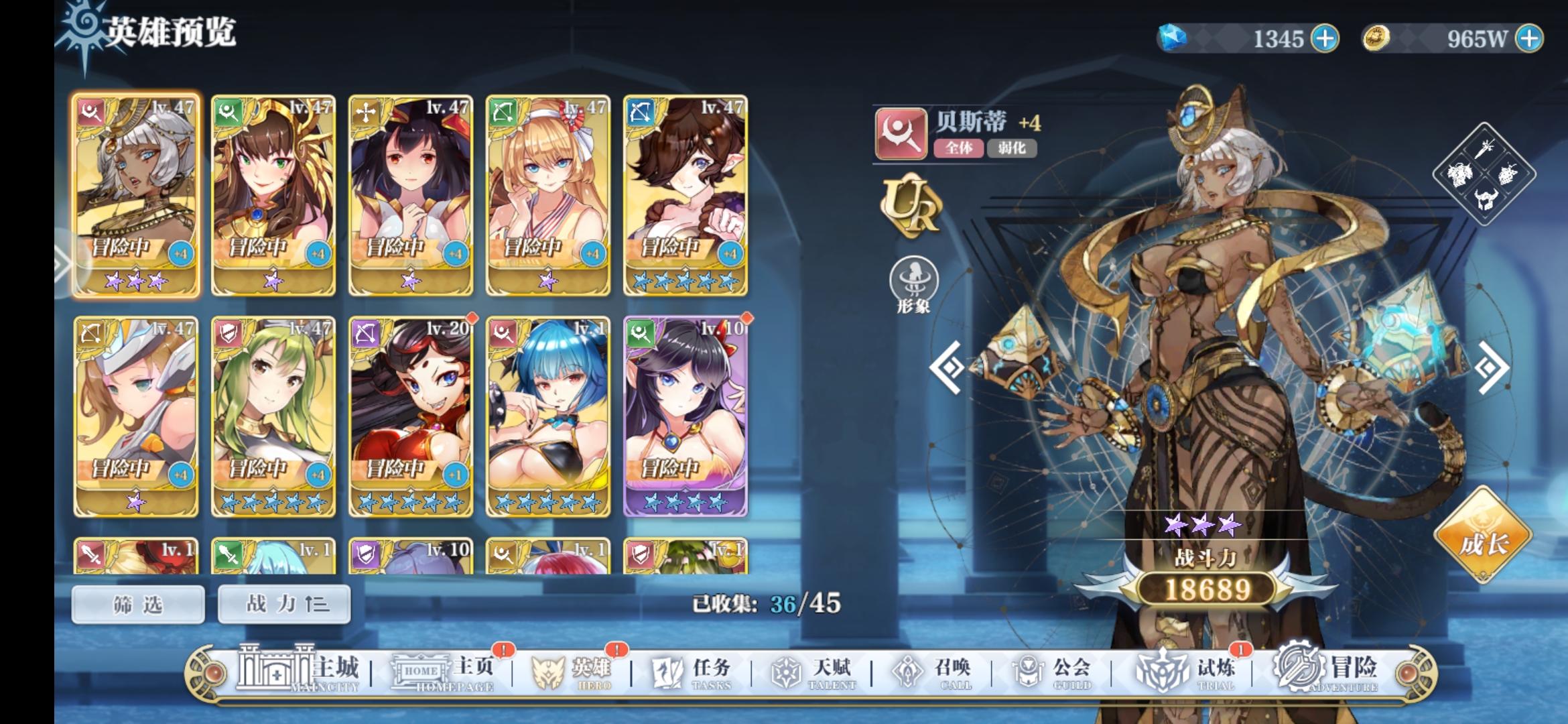Toggle the 战力 power sort order
The width and height of the screenshot is (1568, 724).
pos(283,603)
